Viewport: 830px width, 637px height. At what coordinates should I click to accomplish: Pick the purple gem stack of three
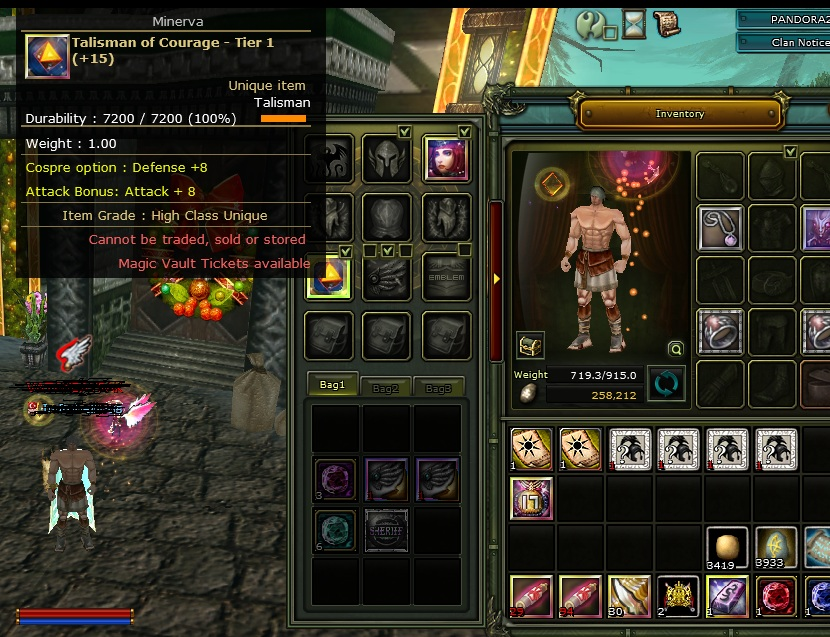point(334,478)
